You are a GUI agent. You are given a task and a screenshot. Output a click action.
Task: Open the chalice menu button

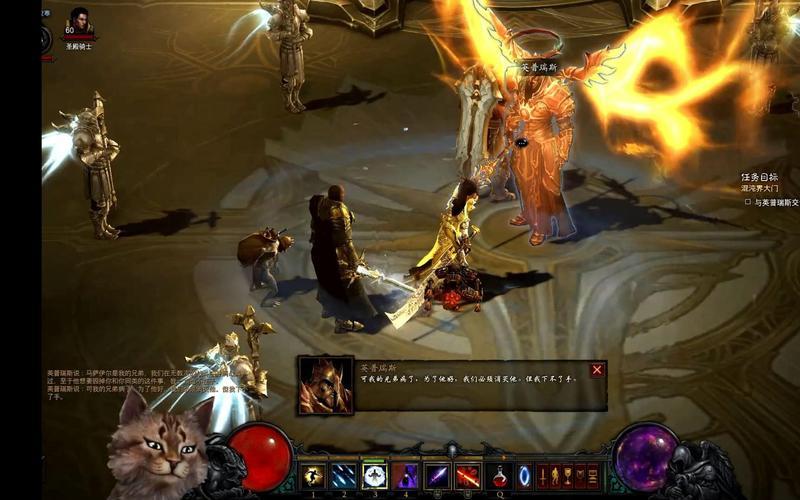pyautogui.click(x=568, y=476)
